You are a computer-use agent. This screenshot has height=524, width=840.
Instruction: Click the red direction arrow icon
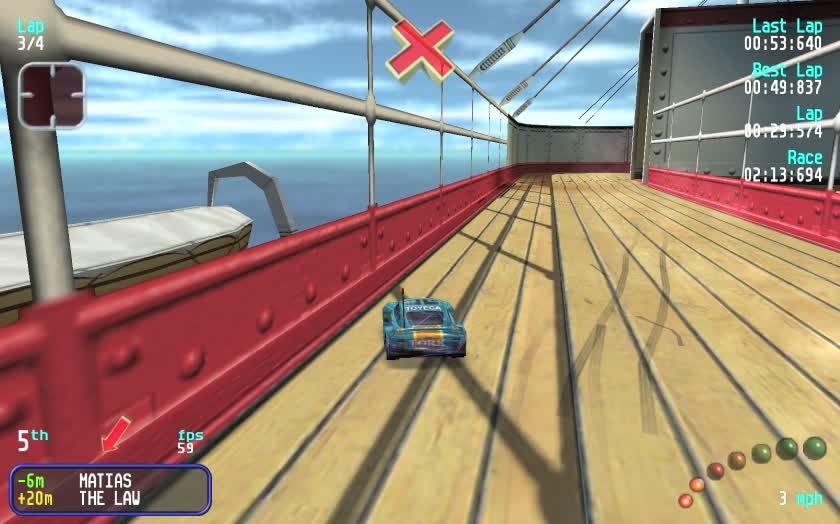[116, 435]
